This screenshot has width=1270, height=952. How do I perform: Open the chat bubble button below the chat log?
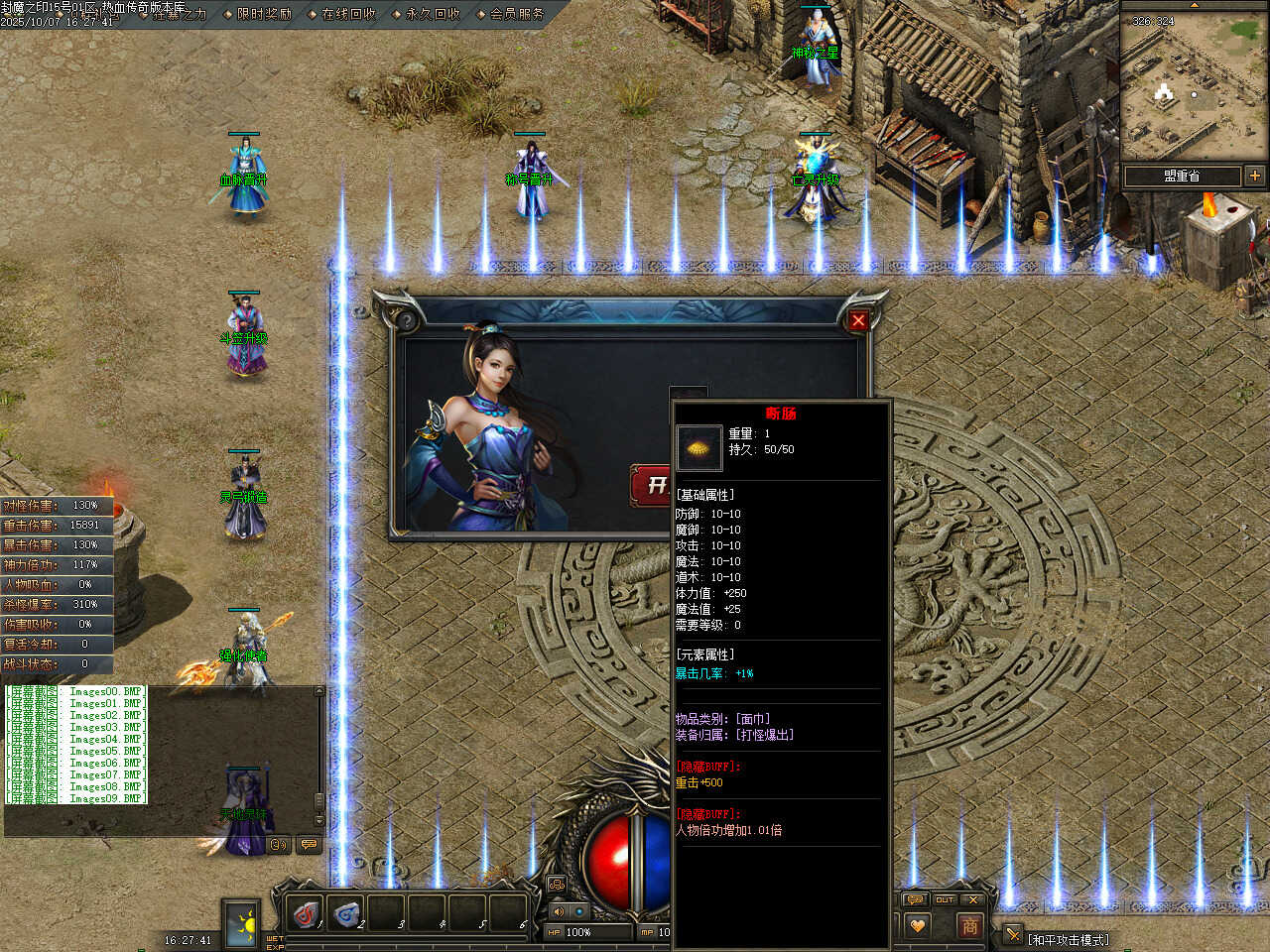tap(309, 845)
